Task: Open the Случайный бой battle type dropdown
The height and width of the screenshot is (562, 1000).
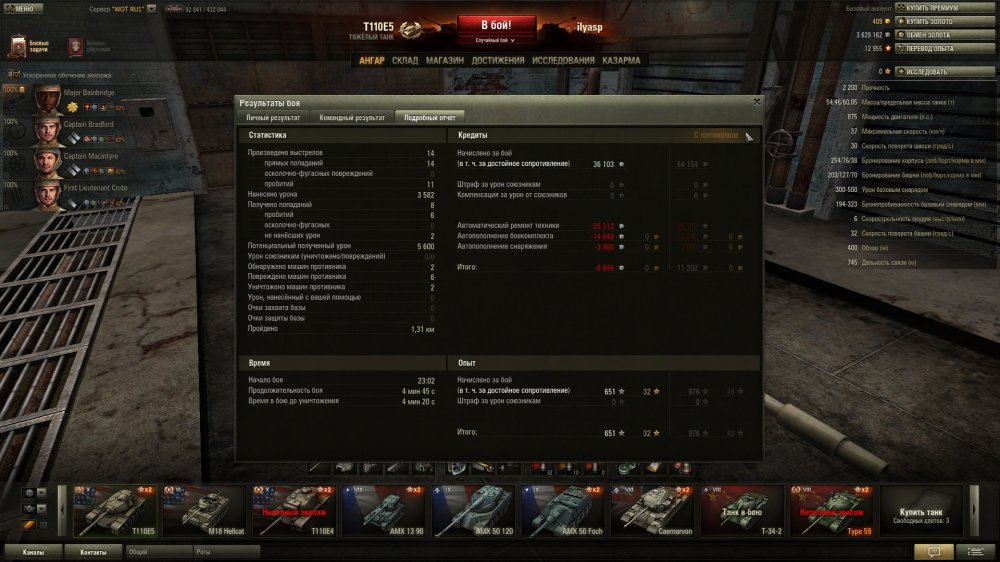Action: pyautogui.click(x=497, y=41)
